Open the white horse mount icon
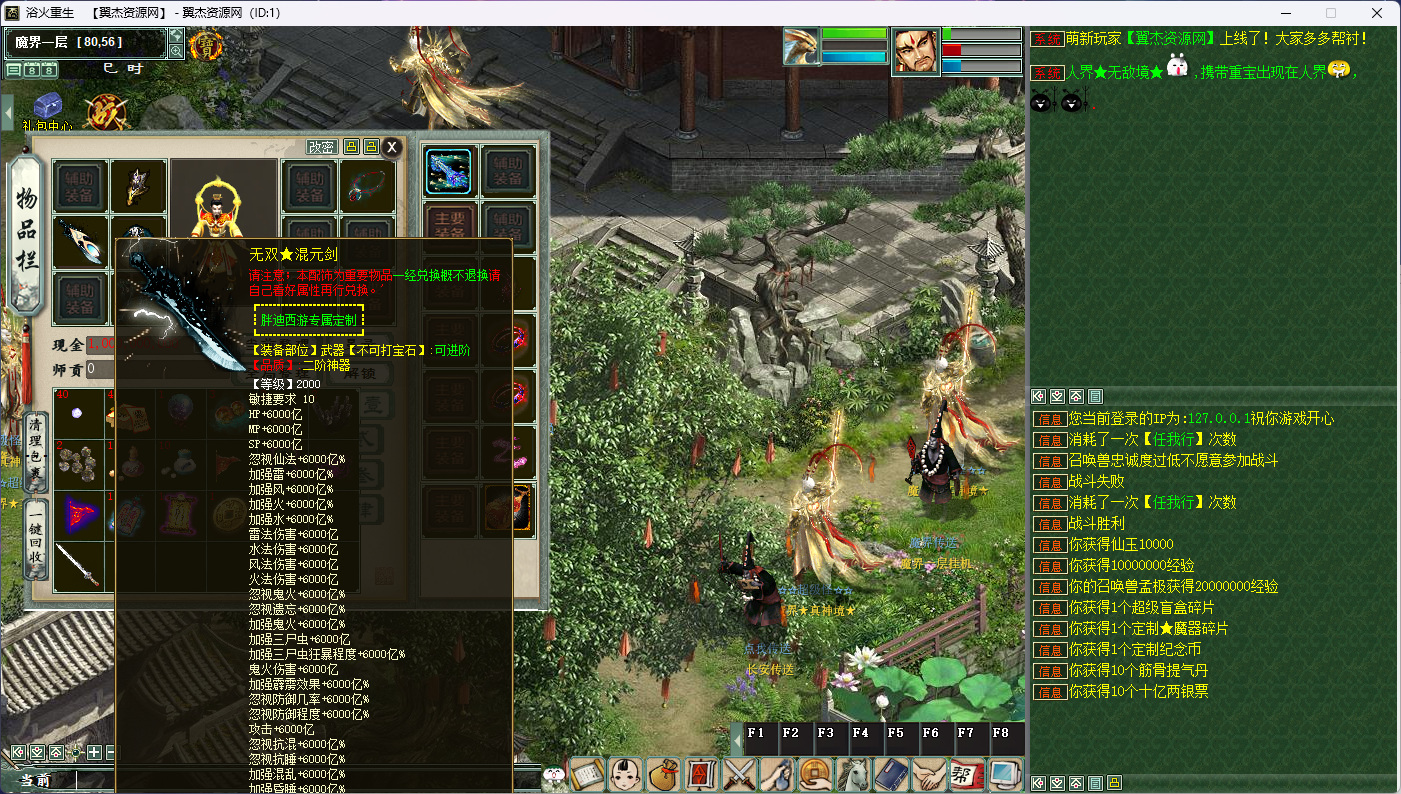Viewport: 1401px width, 794px height. 853,774
